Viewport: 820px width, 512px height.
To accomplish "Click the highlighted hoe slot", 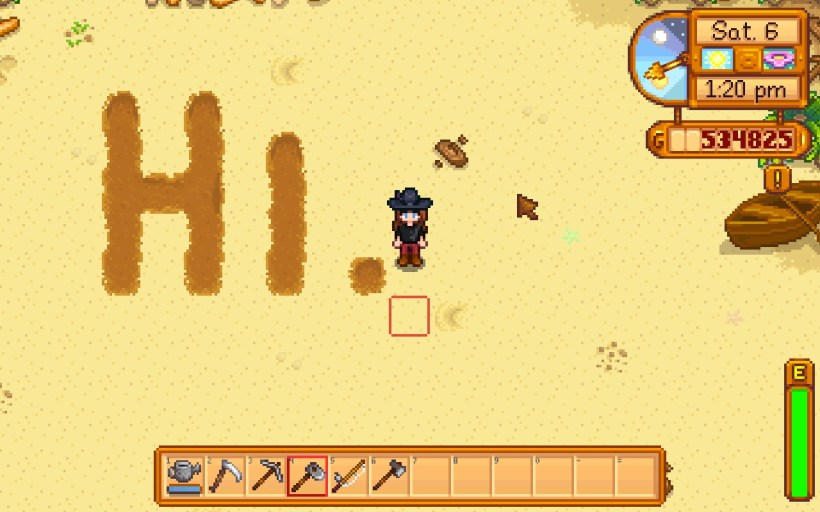I will [307, 475].
